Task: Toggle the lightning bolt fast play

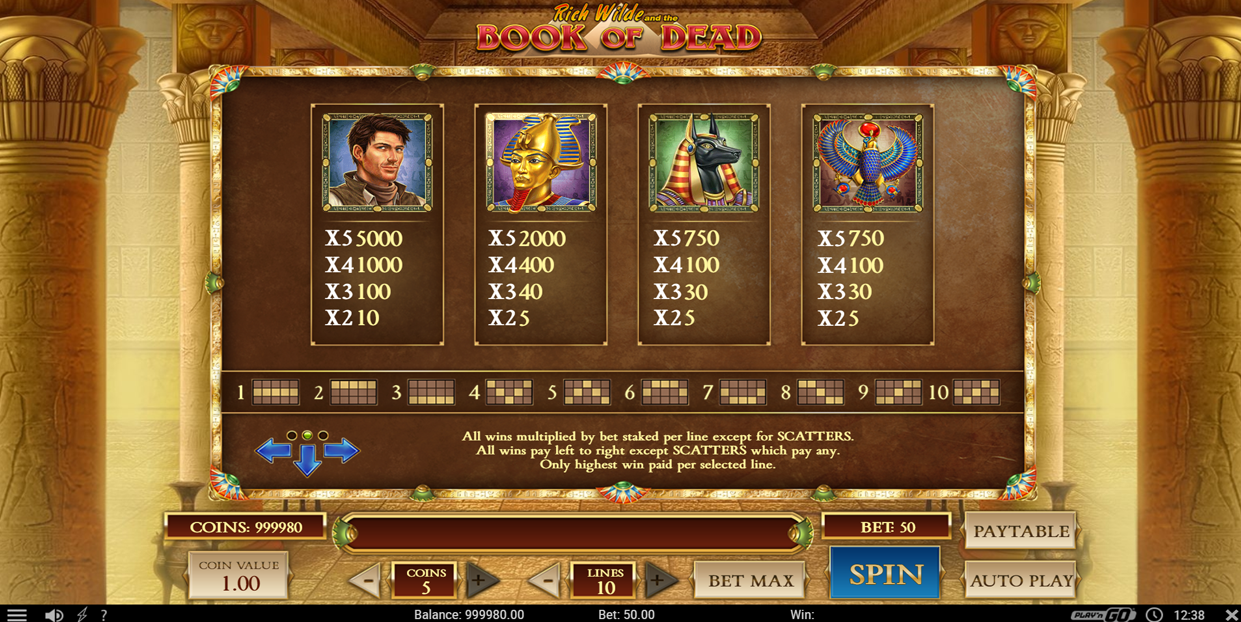Action: (x=82, y=614)
